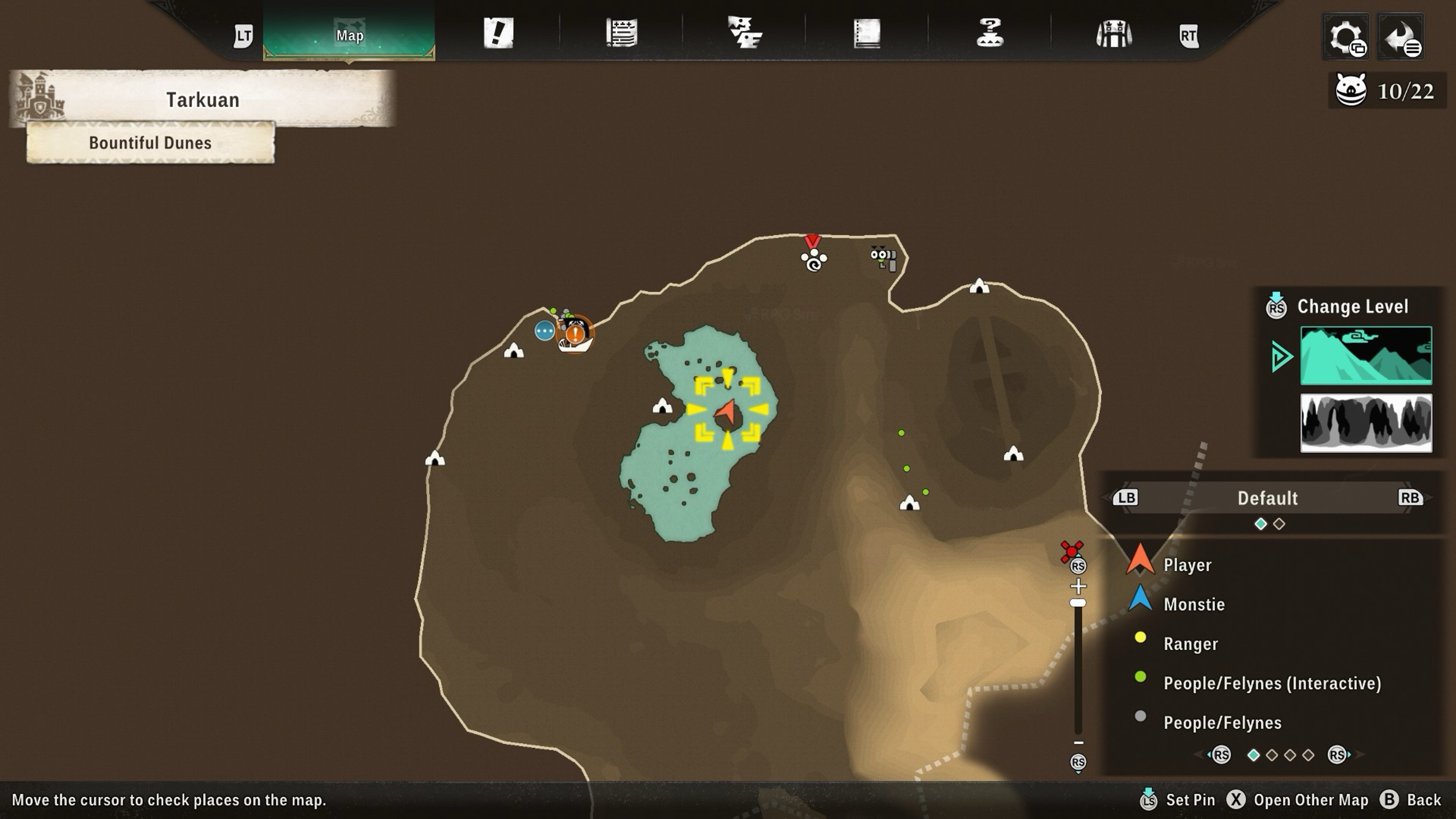Switch to the cave level thumbnail

(x=1366, y=423)
